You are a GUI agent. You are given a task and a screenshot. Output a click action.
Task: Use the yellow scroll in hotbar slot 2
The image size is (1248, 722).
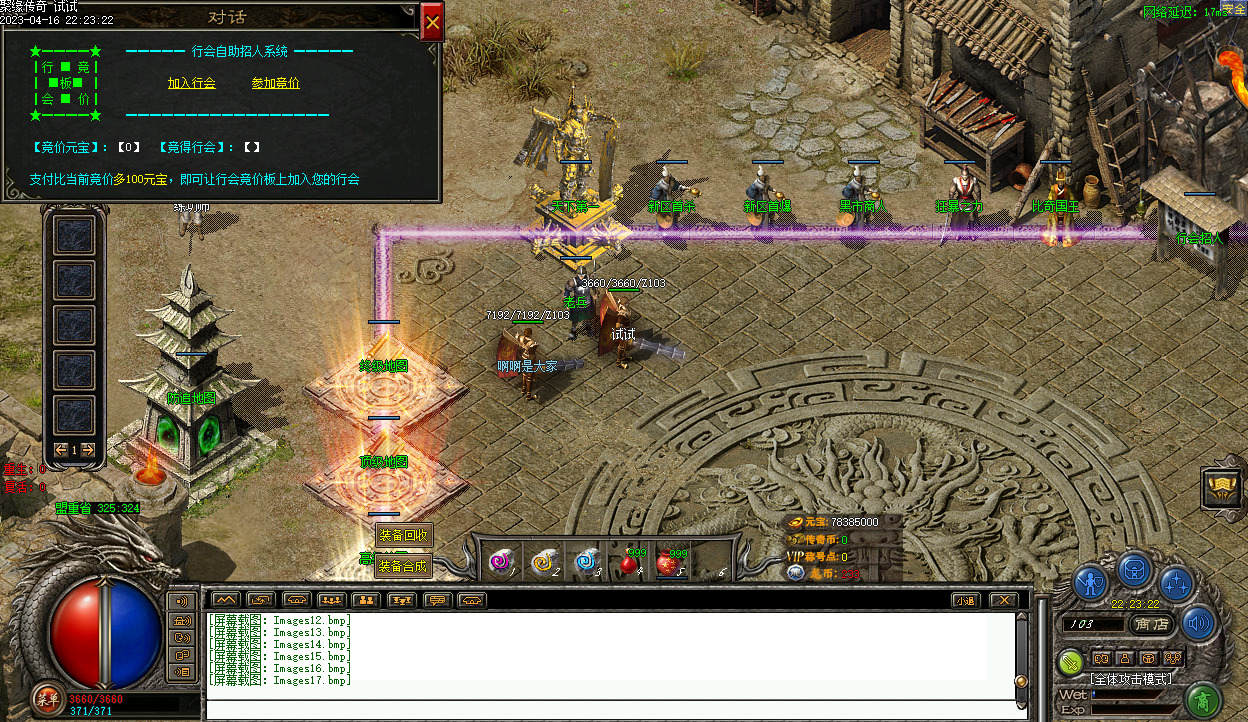click(543, 563)
